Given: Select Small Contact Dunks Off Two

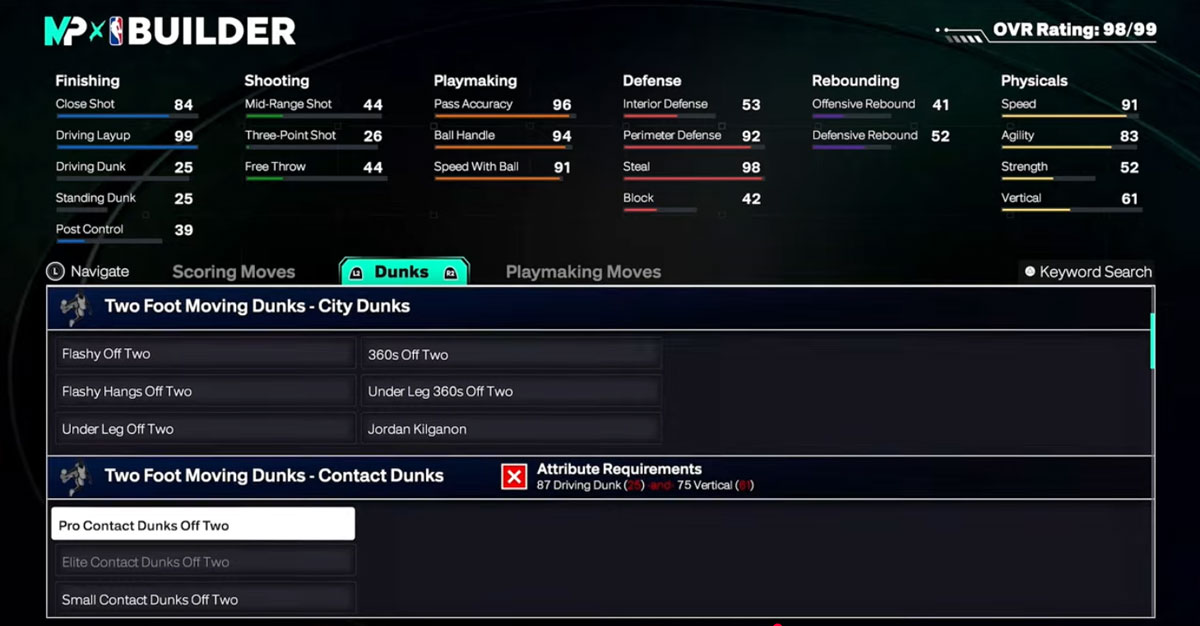Looking at the screenshot, I should pos(204,600).
